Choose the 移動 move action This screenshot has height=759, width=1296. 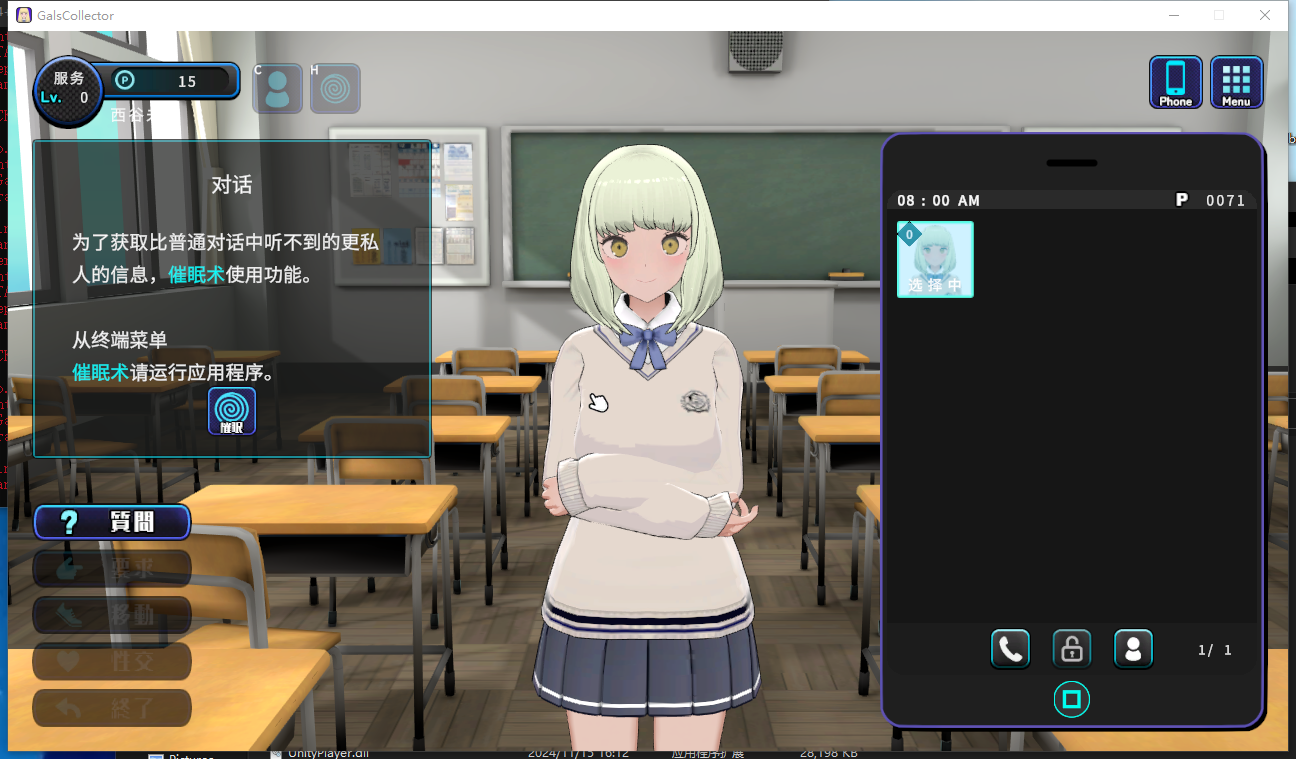(112, 615)
